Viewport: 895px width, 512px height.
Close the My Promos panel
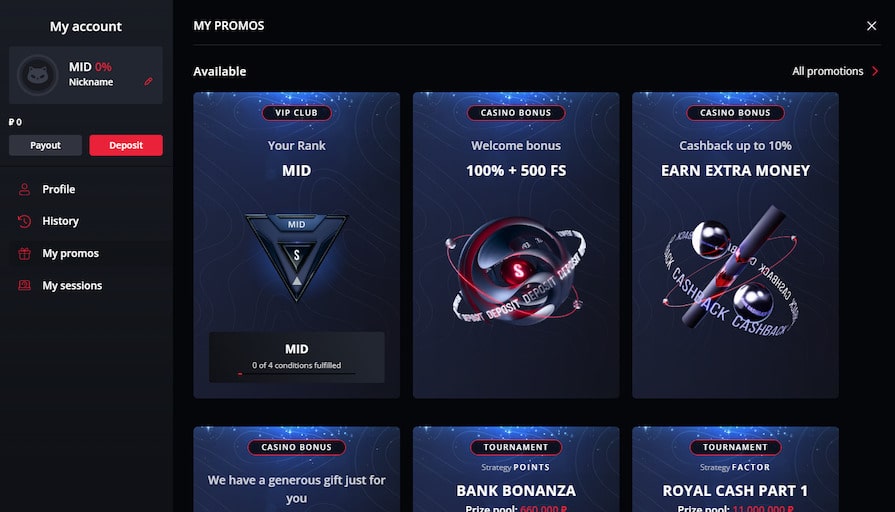tap(871, 26)
